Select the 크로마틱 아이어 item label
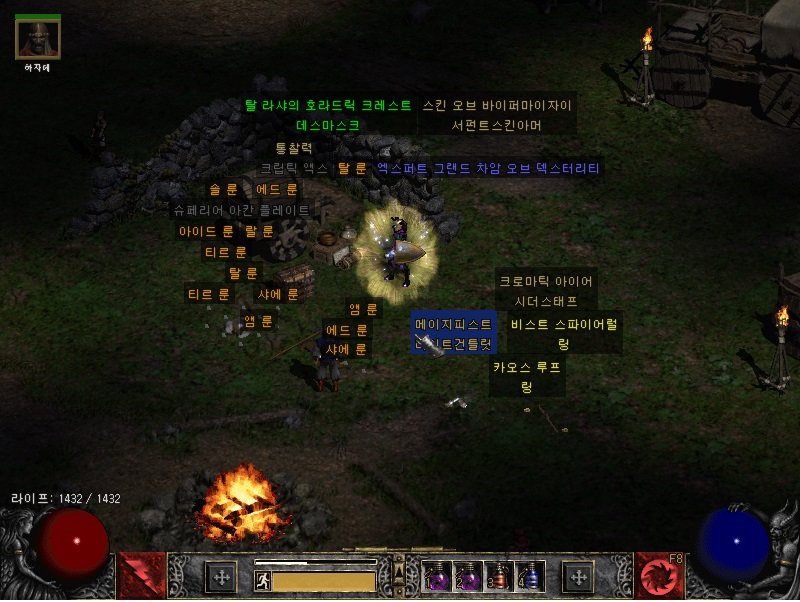 click(x=546, y=282)
